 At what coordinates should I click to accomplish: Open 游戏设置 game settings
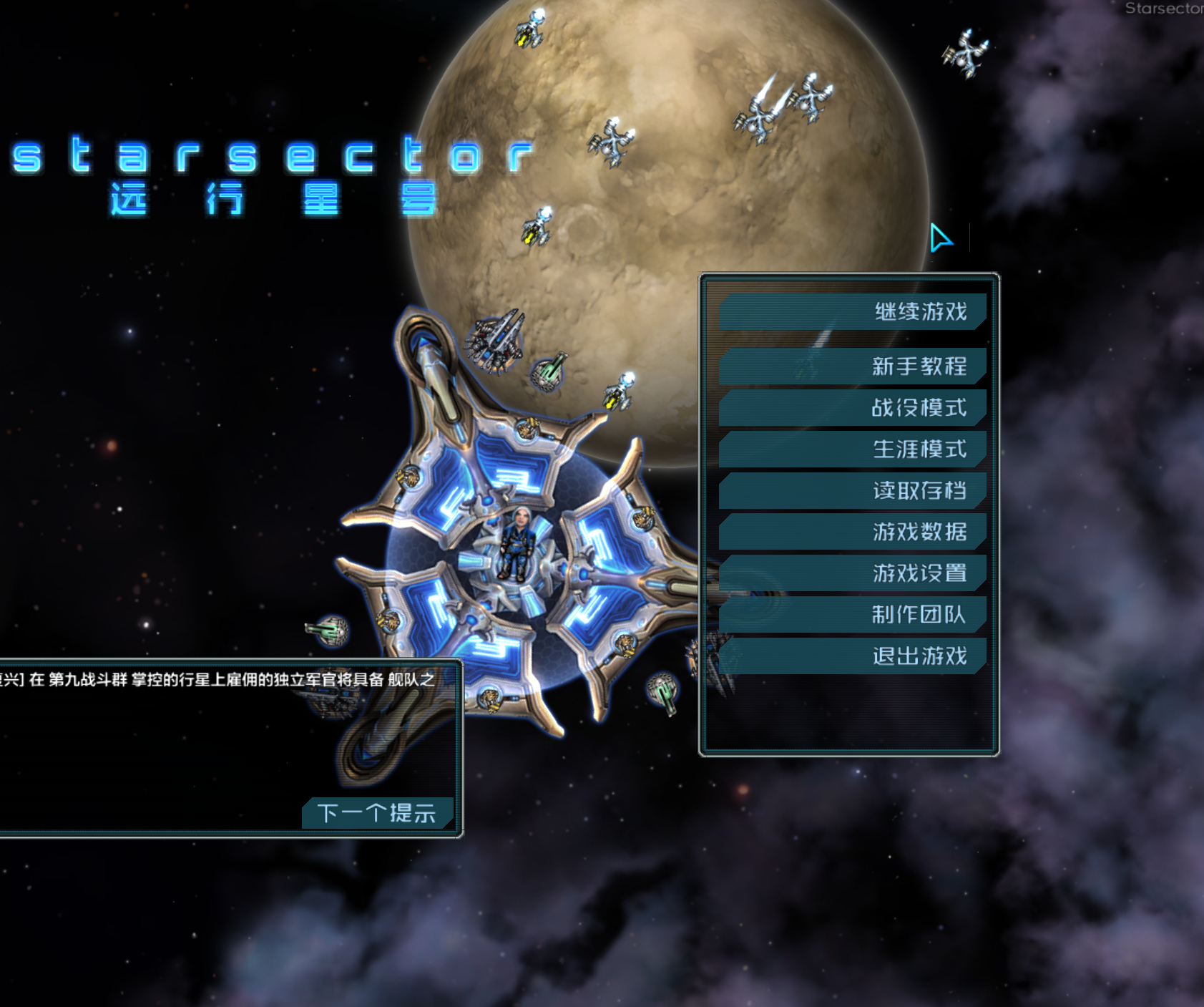(853, 573)
